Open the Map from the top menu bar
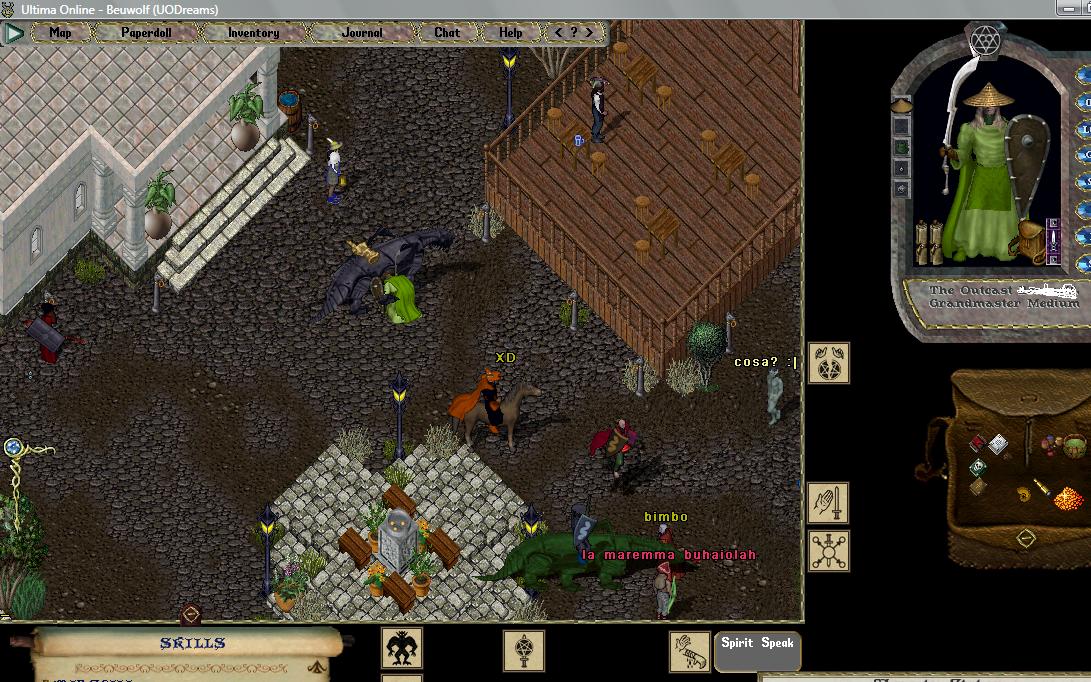Screen dimensions: 1091x682 click(60, 33)
